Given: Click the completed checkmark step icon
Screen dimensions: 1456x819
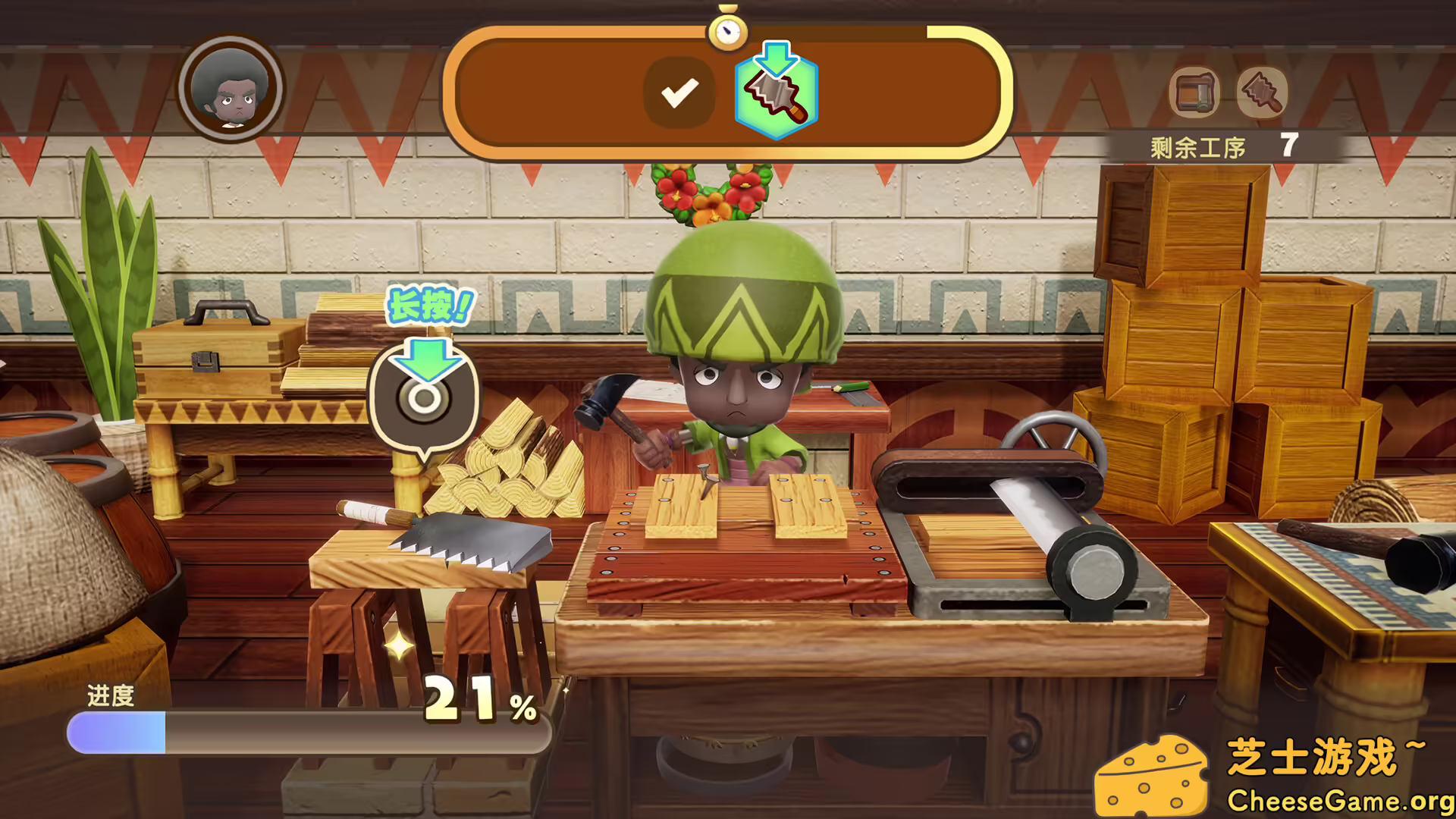Looking at the screenshot, I should pos(681,93).
